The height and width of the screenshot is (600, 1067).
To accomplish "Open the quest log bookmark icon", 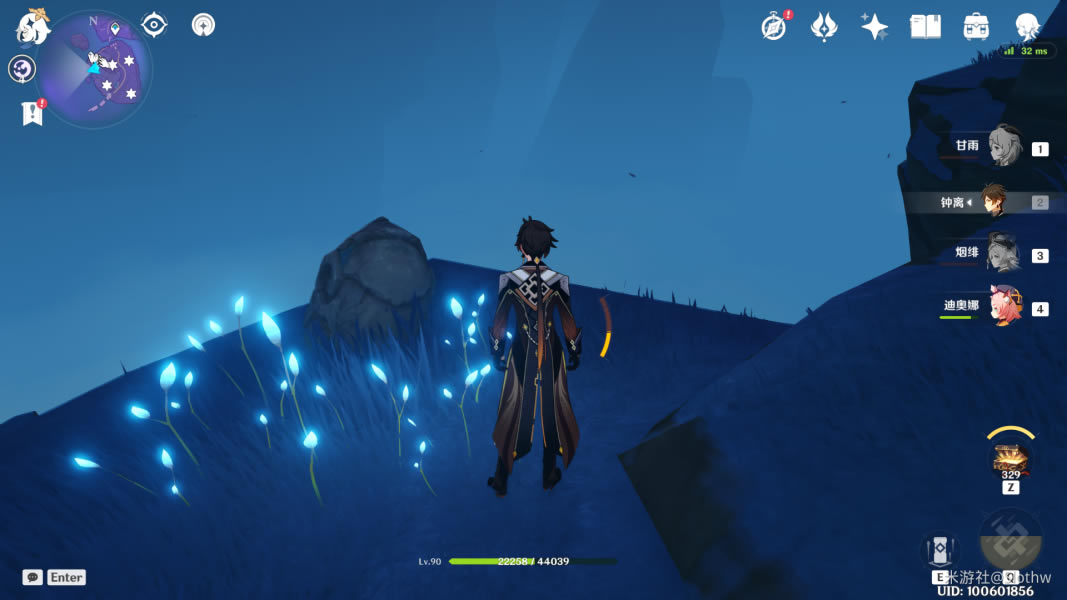I will coord(32,113).
